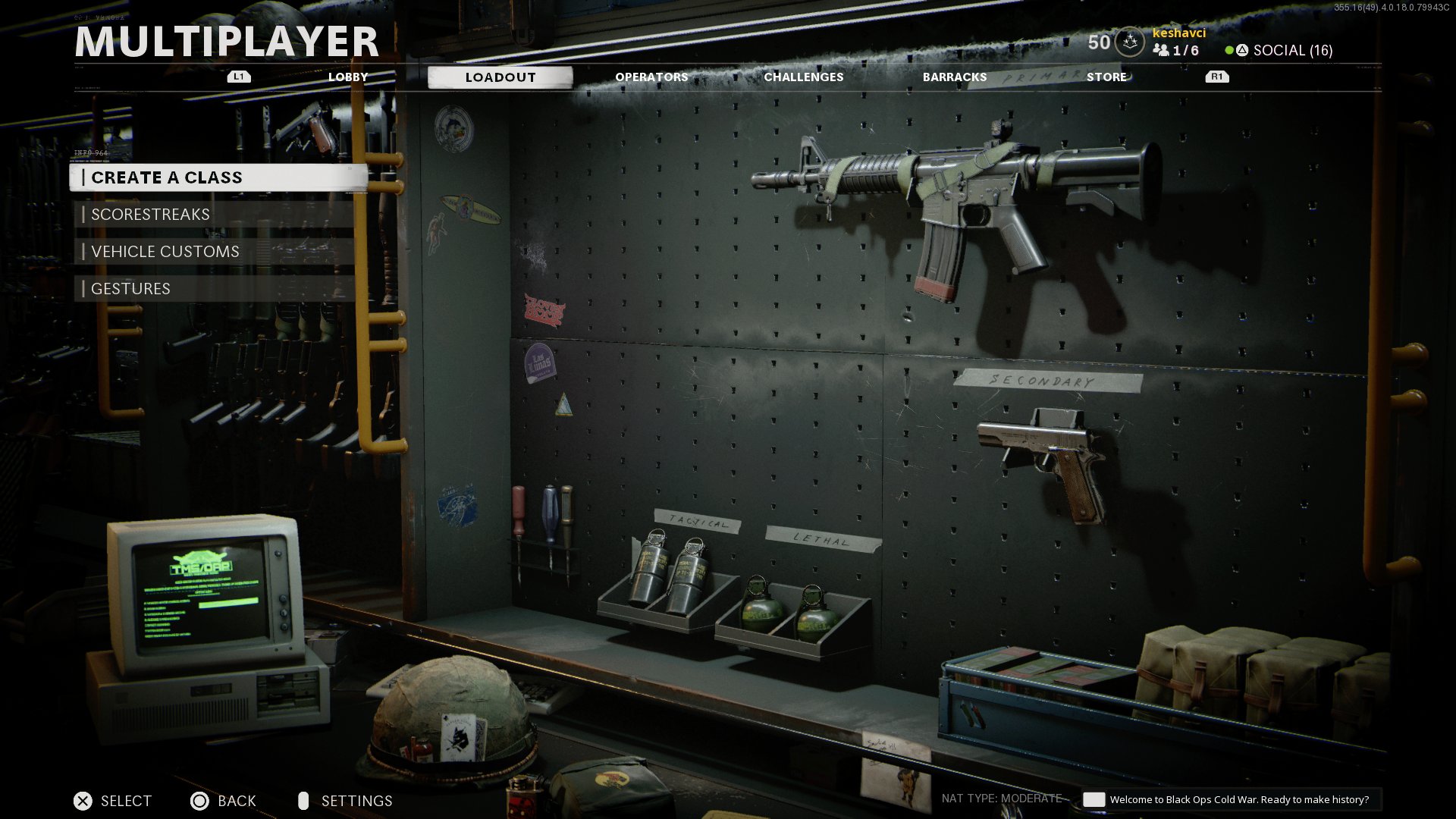Click the level 50 rank emblem
Image resolution: width=1456 pixels, height=819 pixels.
pyautogui.click(x=1129, y=42)
